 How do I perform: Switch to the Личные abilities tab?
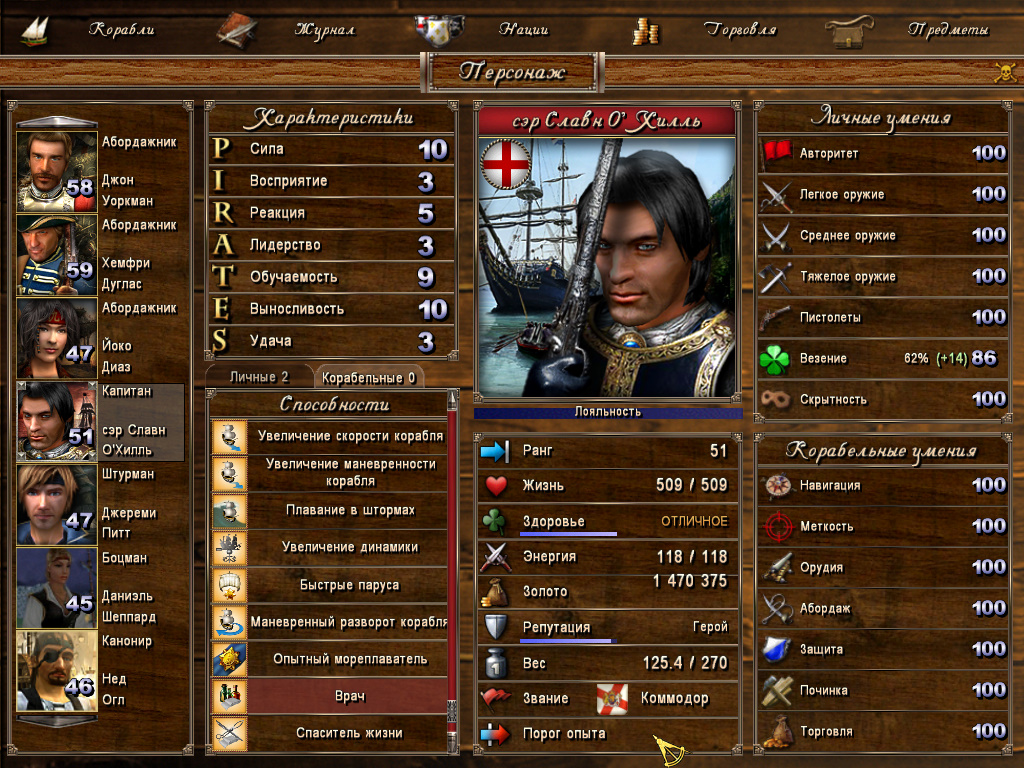pos(259,377)
